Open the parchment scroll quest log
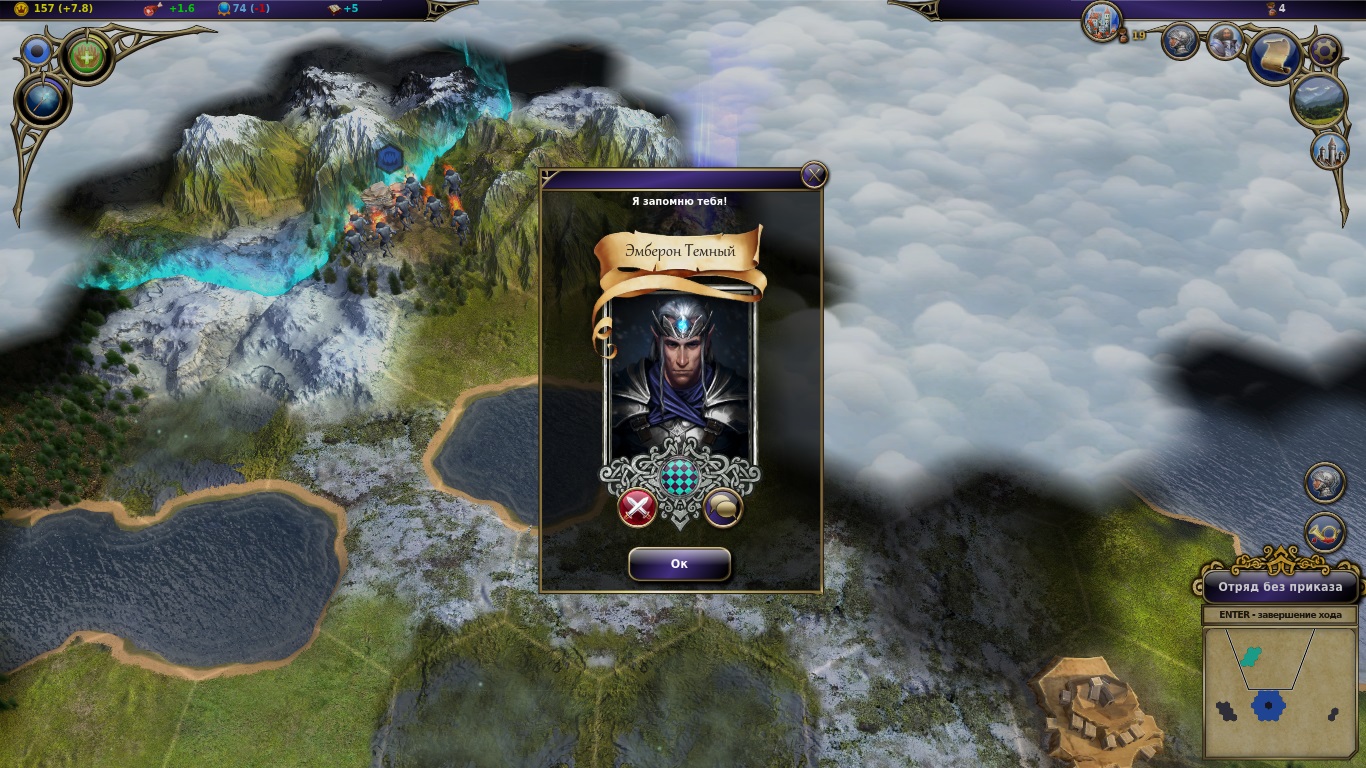 [1275, 56]
